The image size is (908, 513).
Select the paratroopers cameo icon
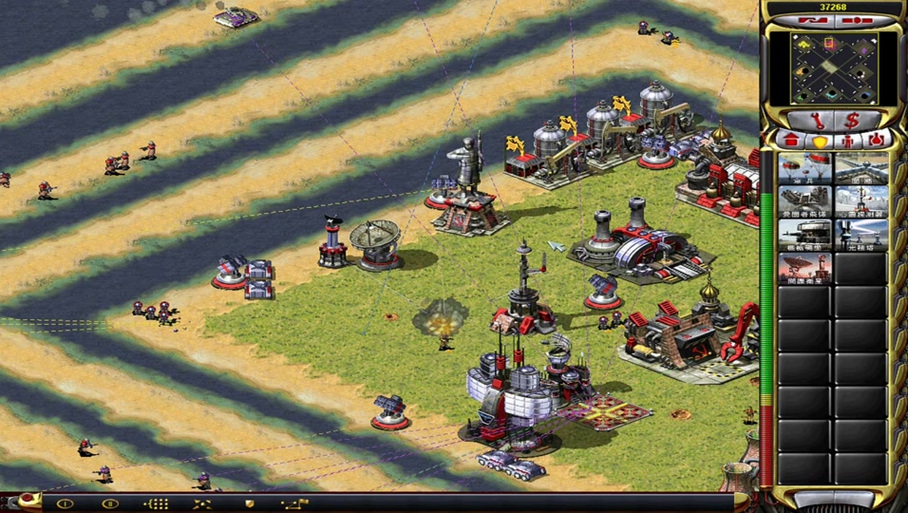click(x=804, y=169)
